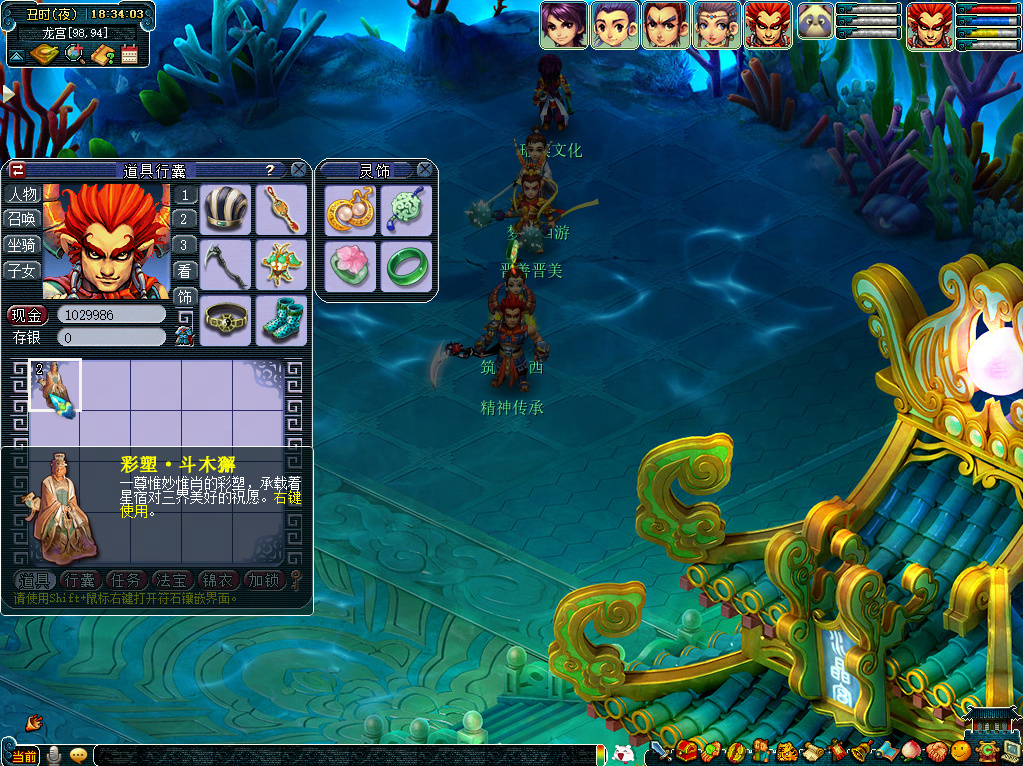Select the teal boots equipment slot
This screenshot has height=766, width=1023.
(281, 320)
